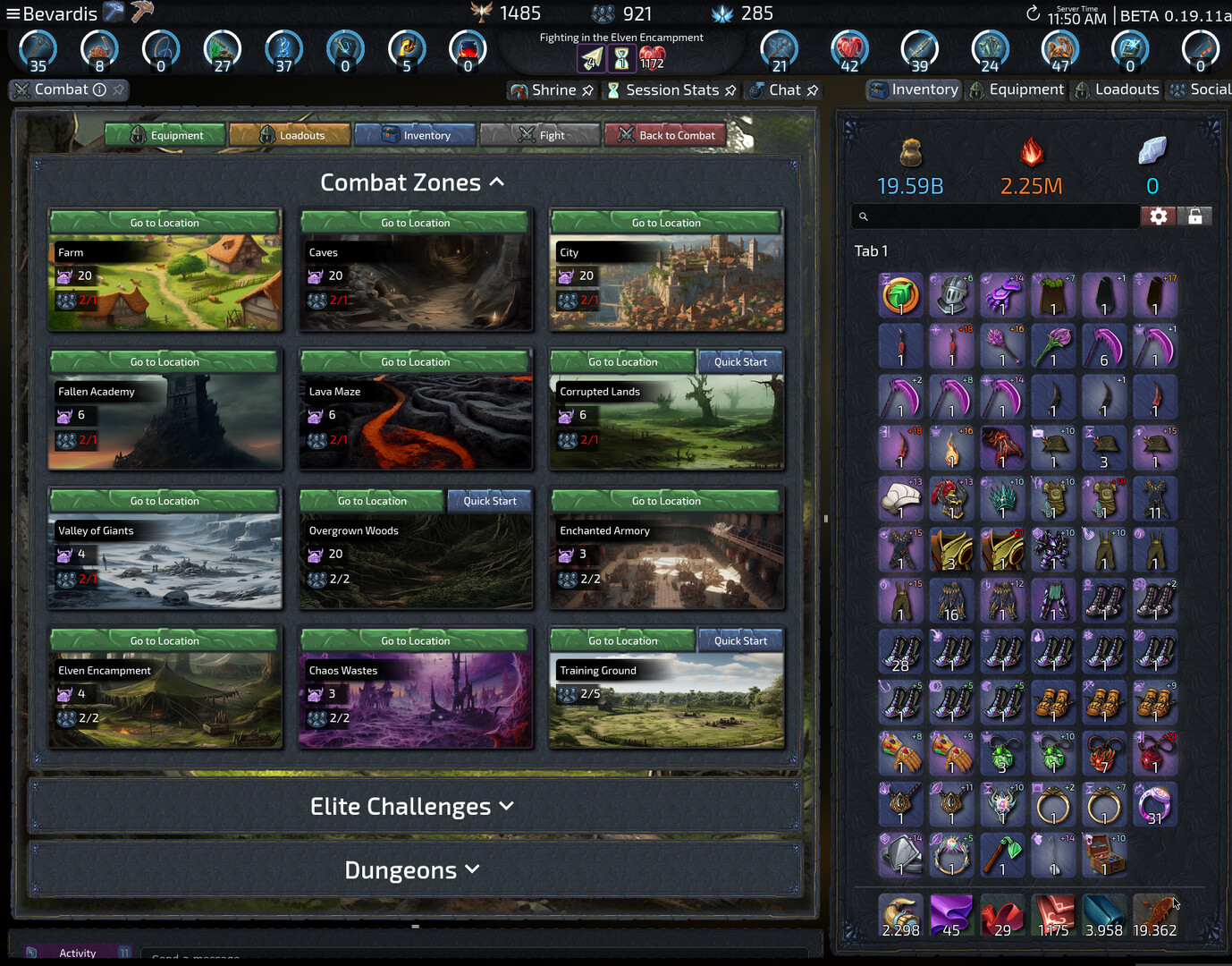The height and width of the screenshot is (966, 1232).
Task: Expand the Elite Challenges section
Action: click(x=507, y=806)
